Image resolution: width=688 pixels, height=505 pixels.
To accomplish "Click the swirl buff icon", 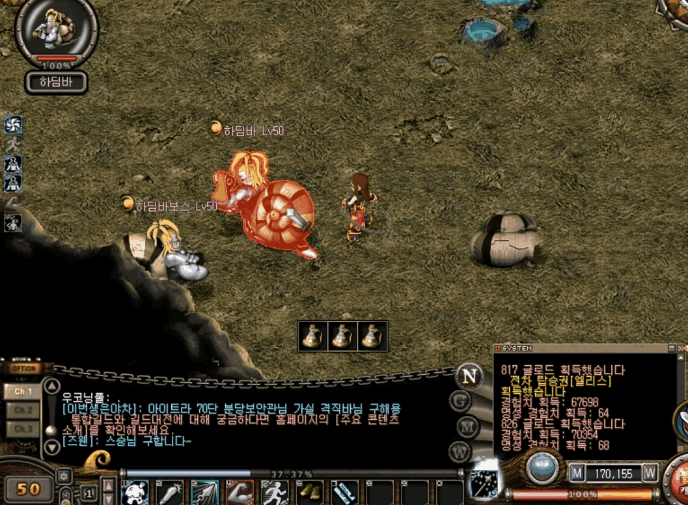I will pyautogui.click(x=13, y=125).
